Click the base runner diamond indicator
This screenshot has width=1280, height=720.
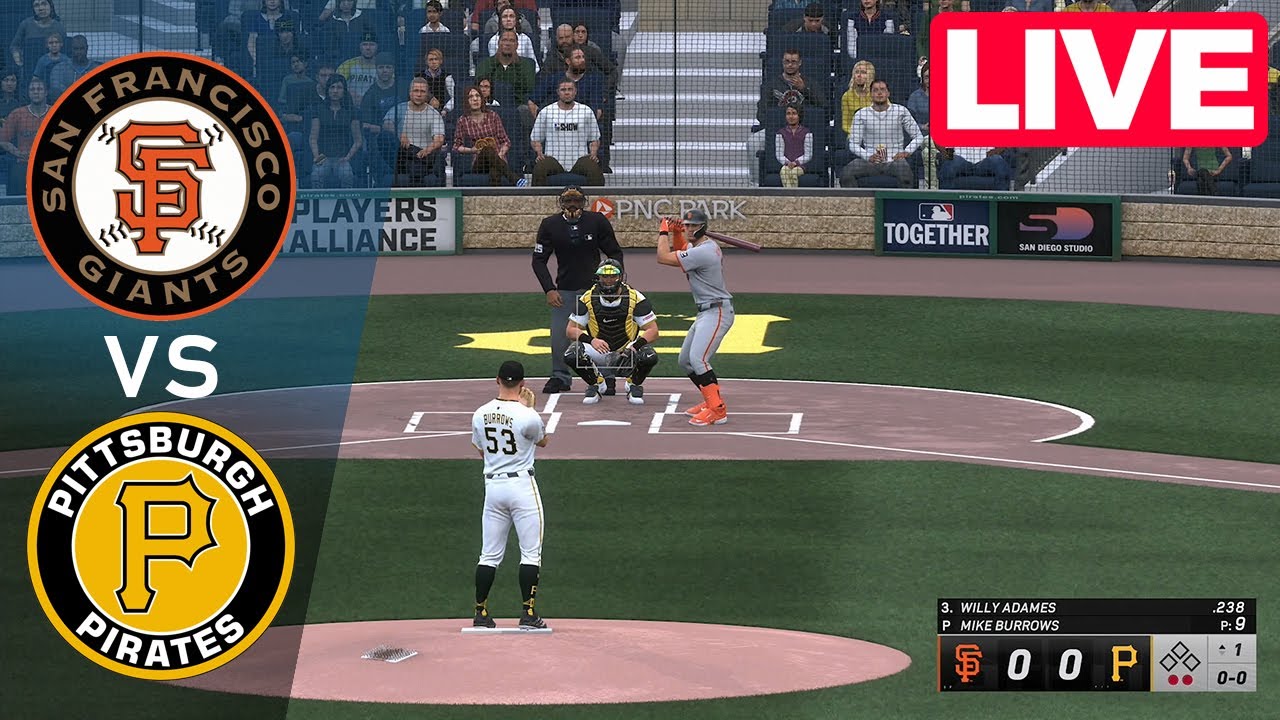tap(1179, 657)
